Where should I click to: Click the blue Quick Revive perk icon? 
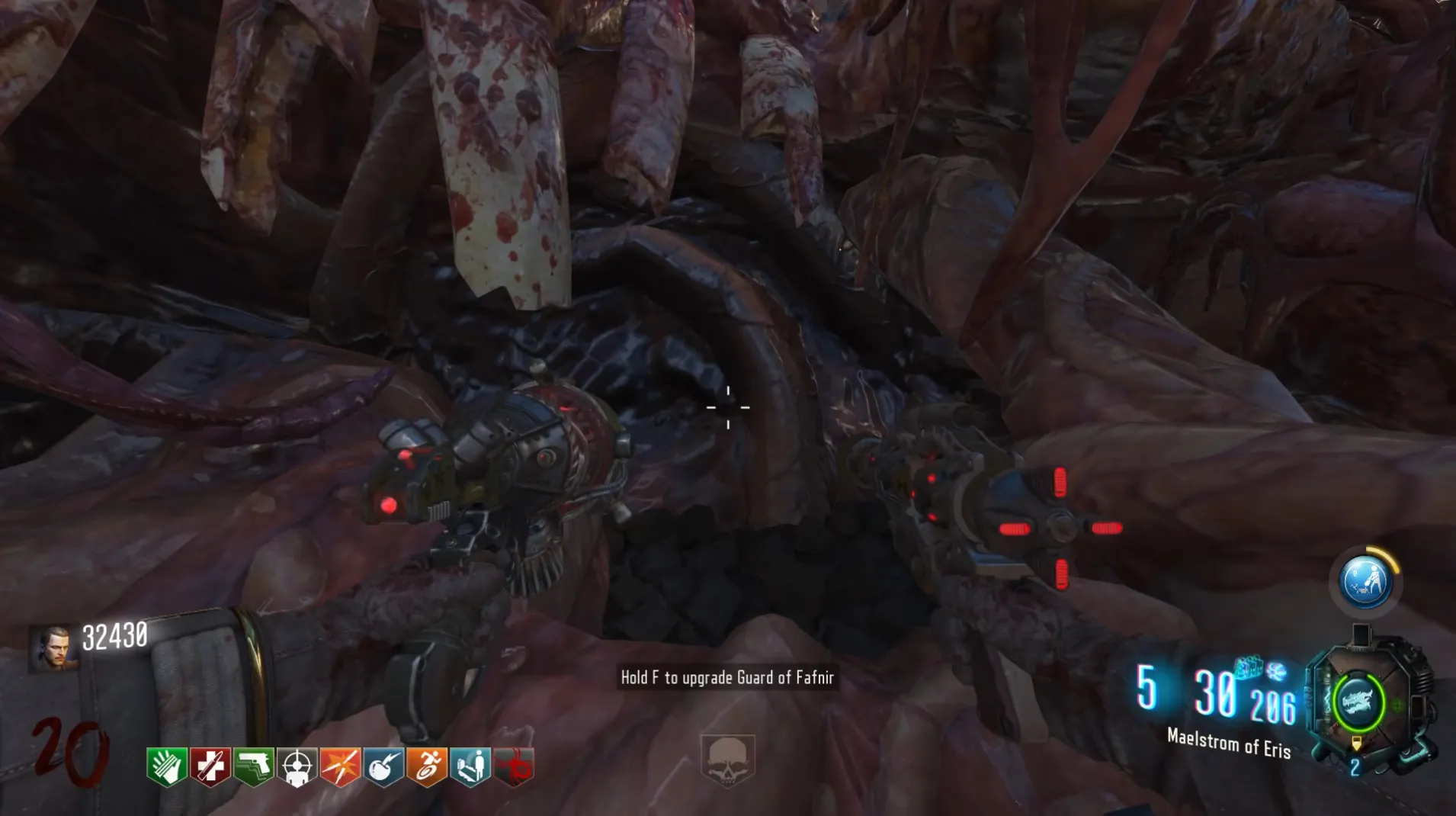tap(470, 766)
